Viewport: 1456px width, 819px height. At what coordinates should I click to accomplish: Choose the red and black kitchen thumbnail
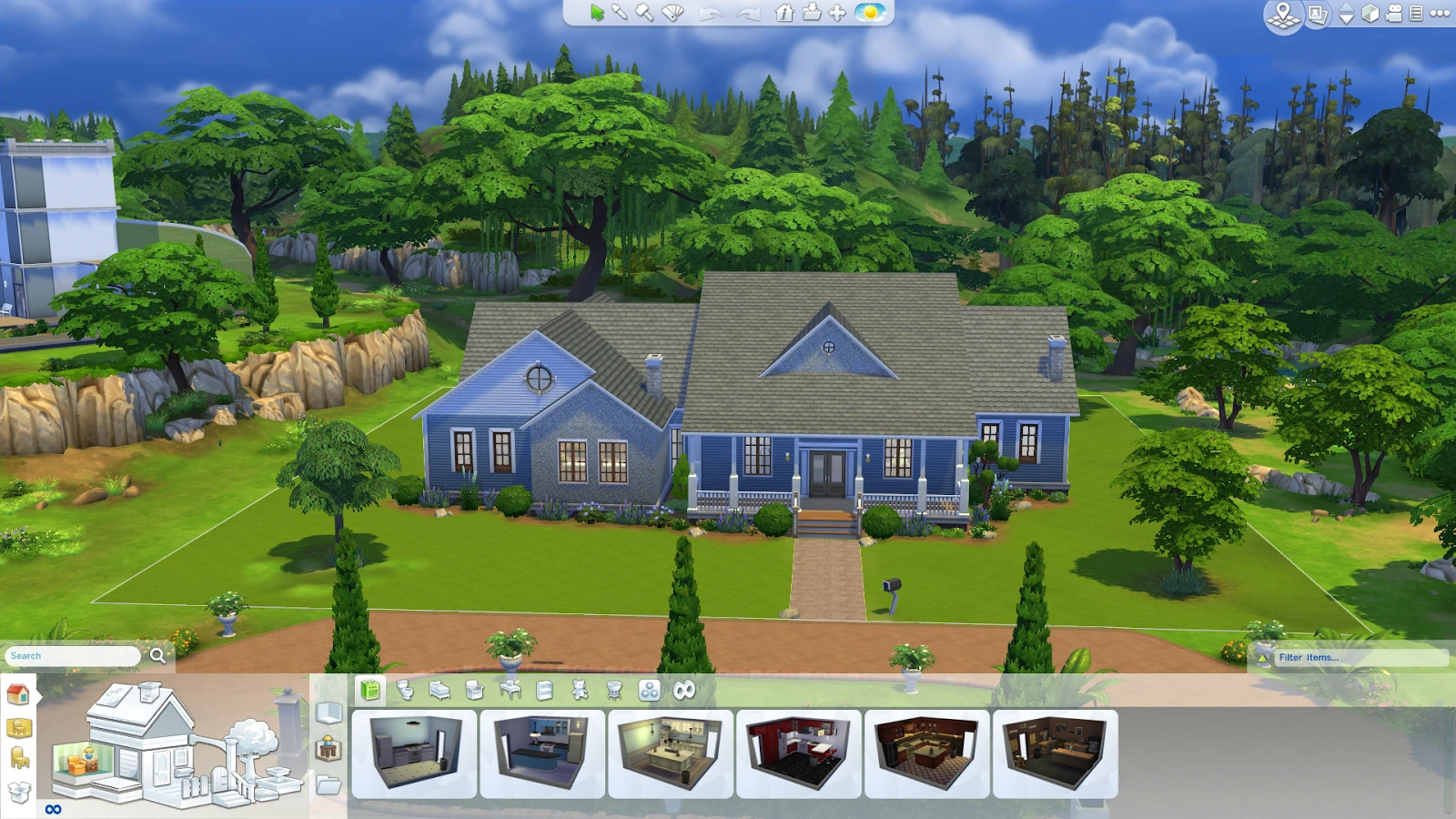point(798,753)
